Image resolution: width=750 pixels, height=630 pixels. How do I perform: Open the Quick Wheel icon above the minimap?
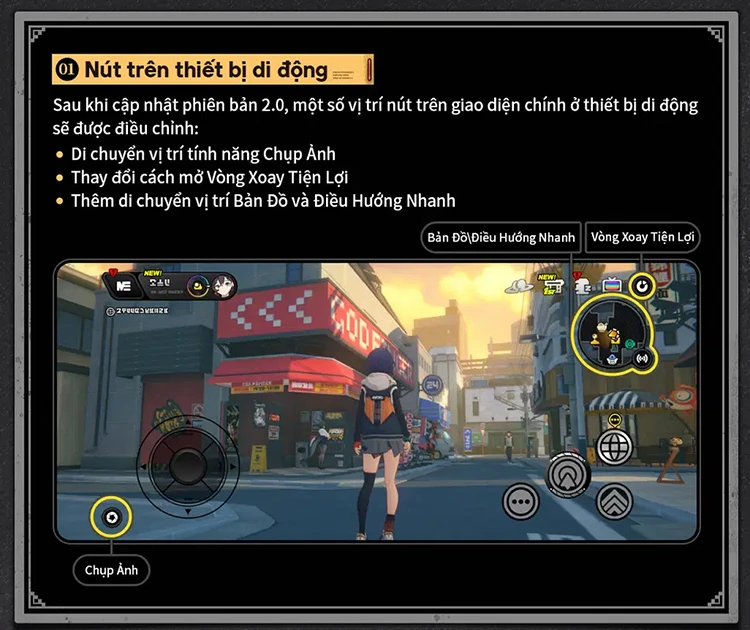[x=644, y=287]
